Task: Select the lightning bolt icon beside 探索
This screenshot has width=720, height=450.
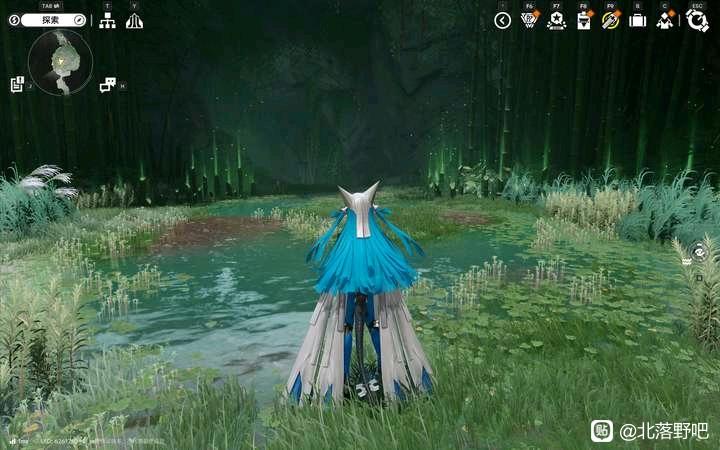Action: pos(14,20)
